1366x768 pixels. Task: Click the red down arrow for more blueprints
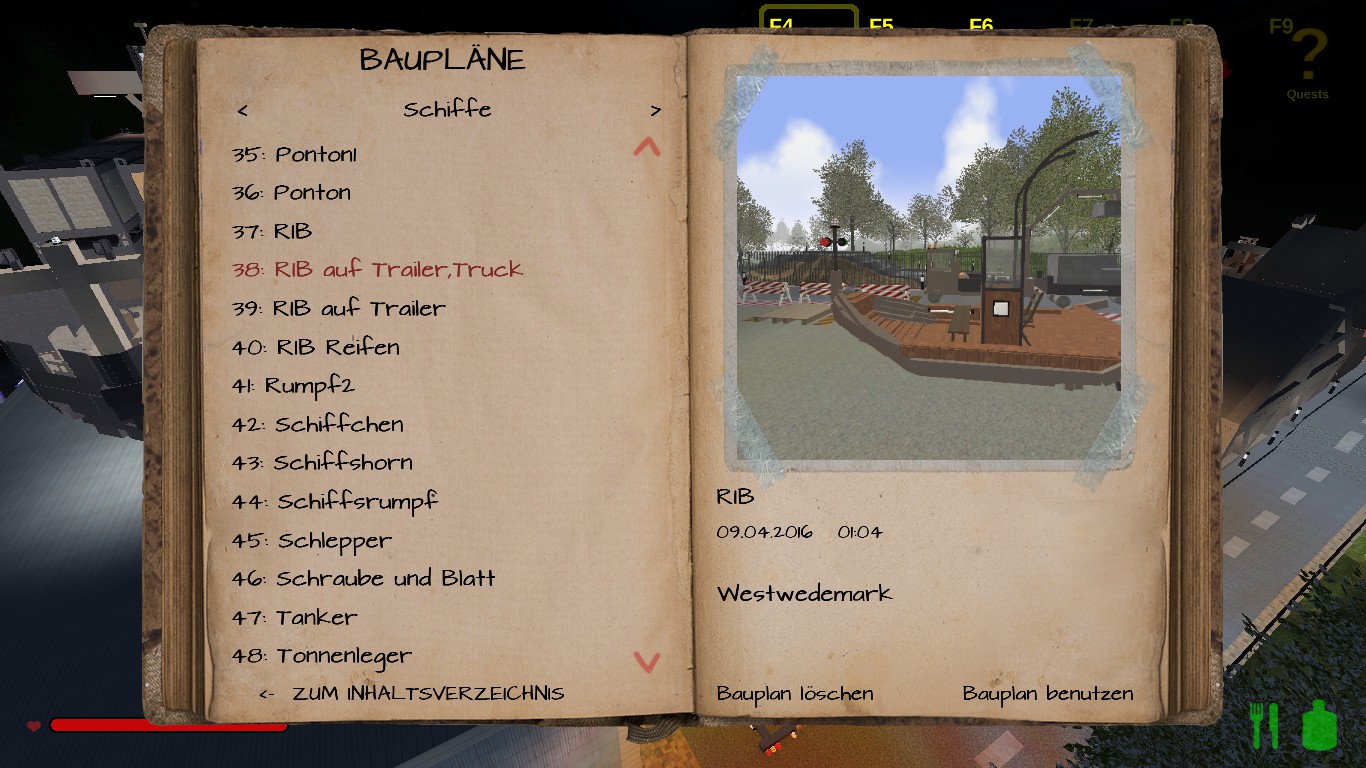point(647,661)
